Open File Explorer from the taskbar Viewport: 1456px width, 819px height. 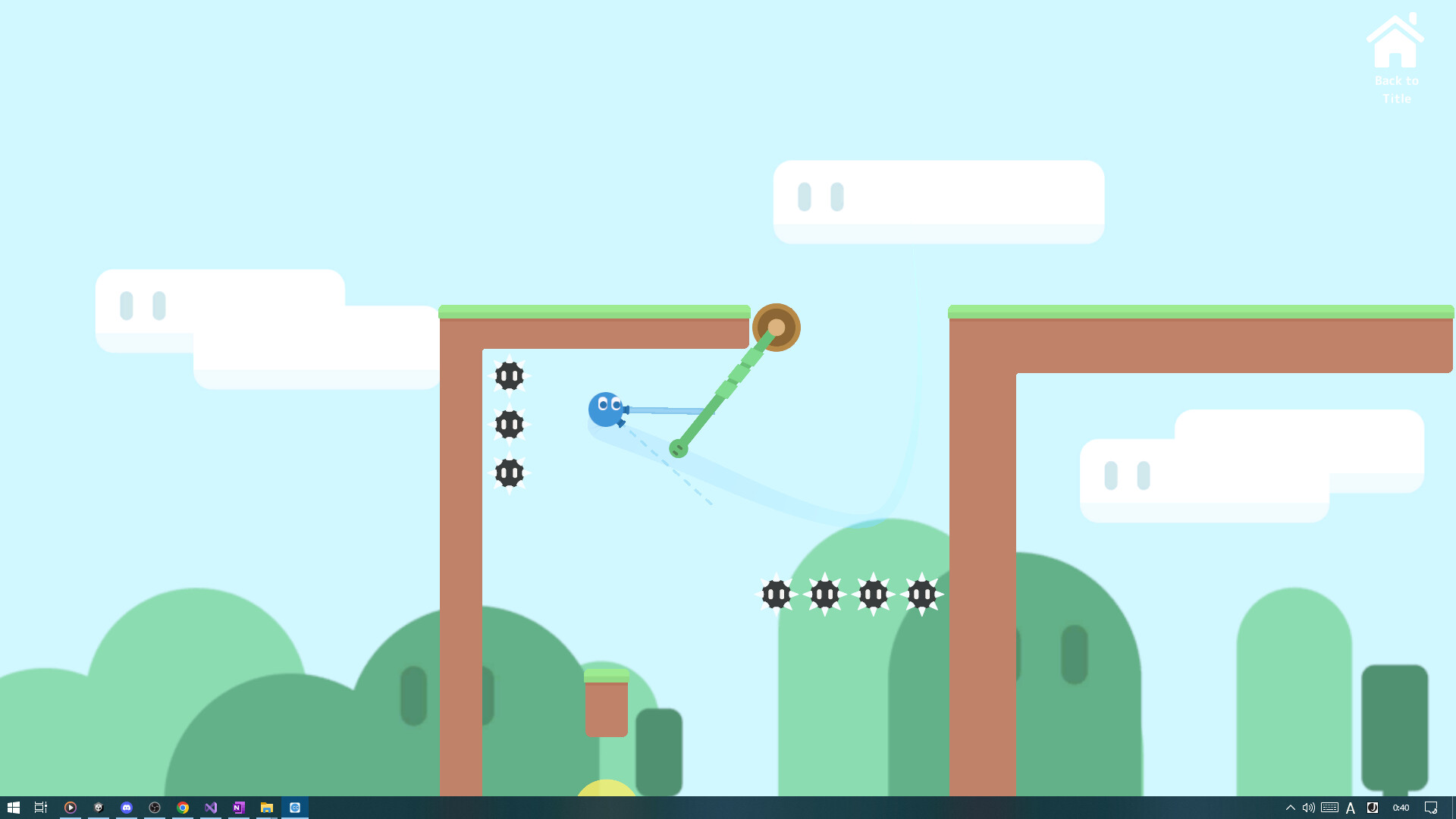point(266,808)
